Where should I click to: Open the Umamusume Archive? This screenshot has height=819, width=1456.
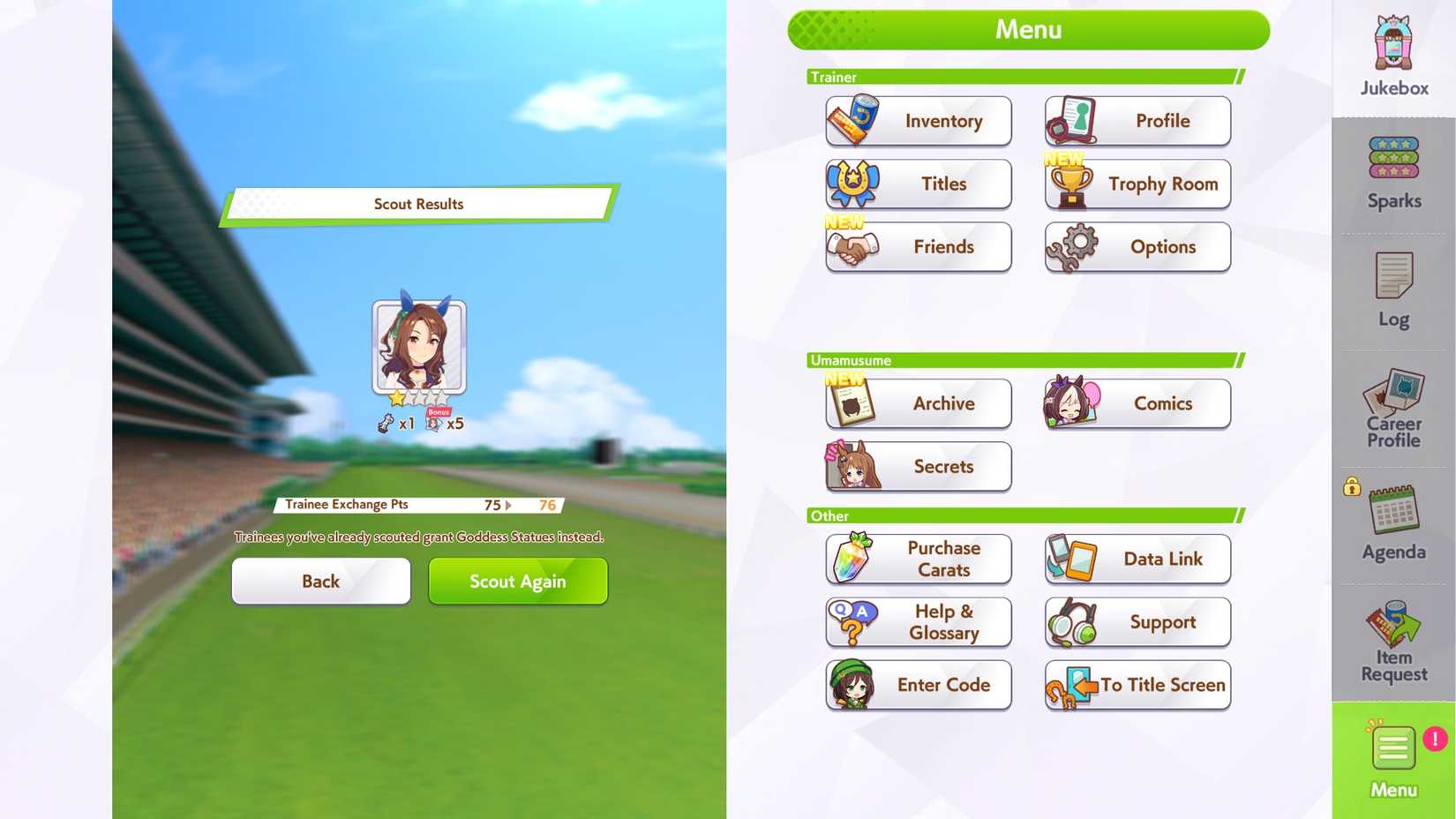pyautogui.click(x=918, y=403)
